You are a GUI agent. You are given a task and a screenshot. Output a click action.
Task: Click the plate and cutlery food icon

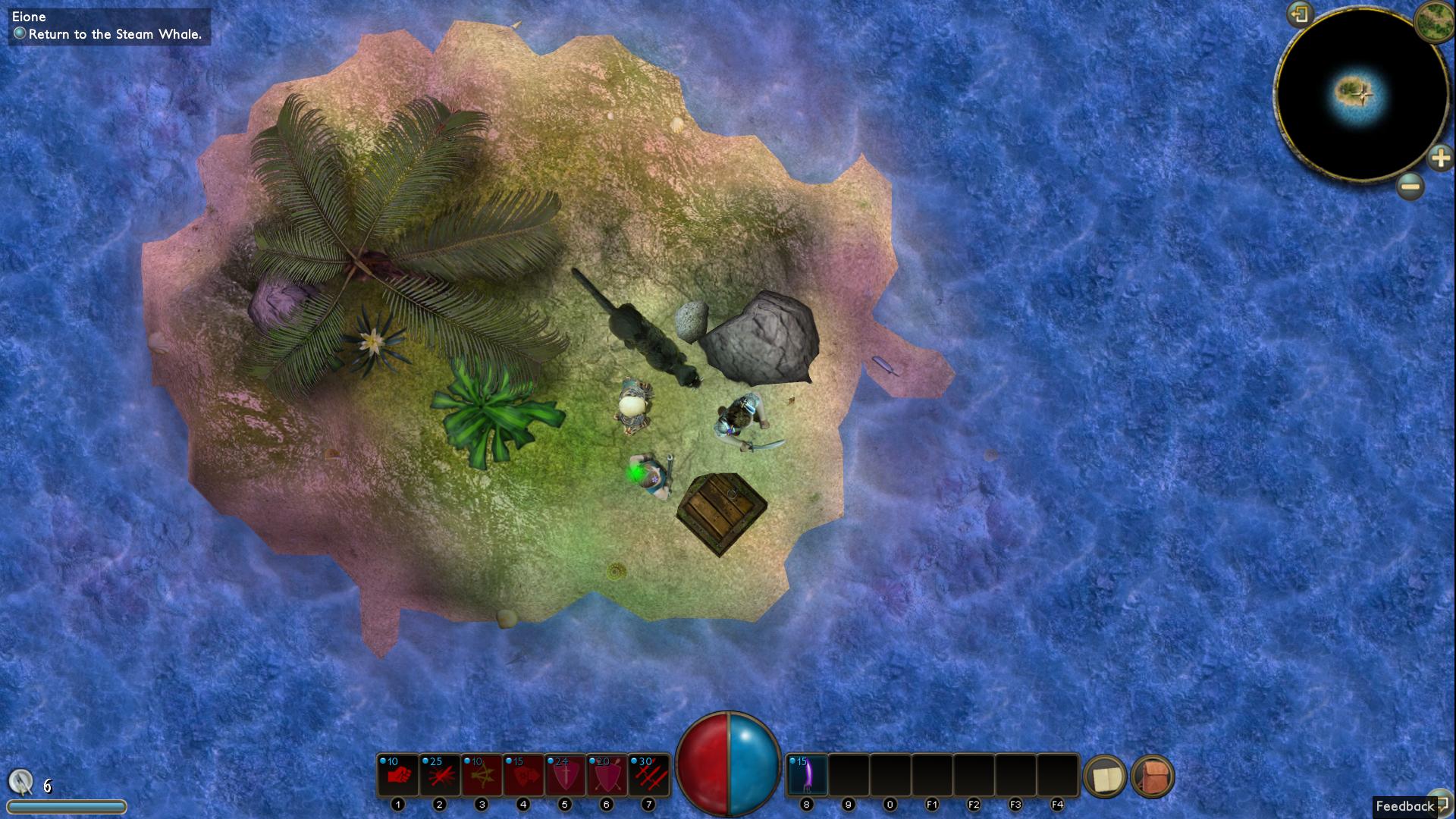click(21, 781)
